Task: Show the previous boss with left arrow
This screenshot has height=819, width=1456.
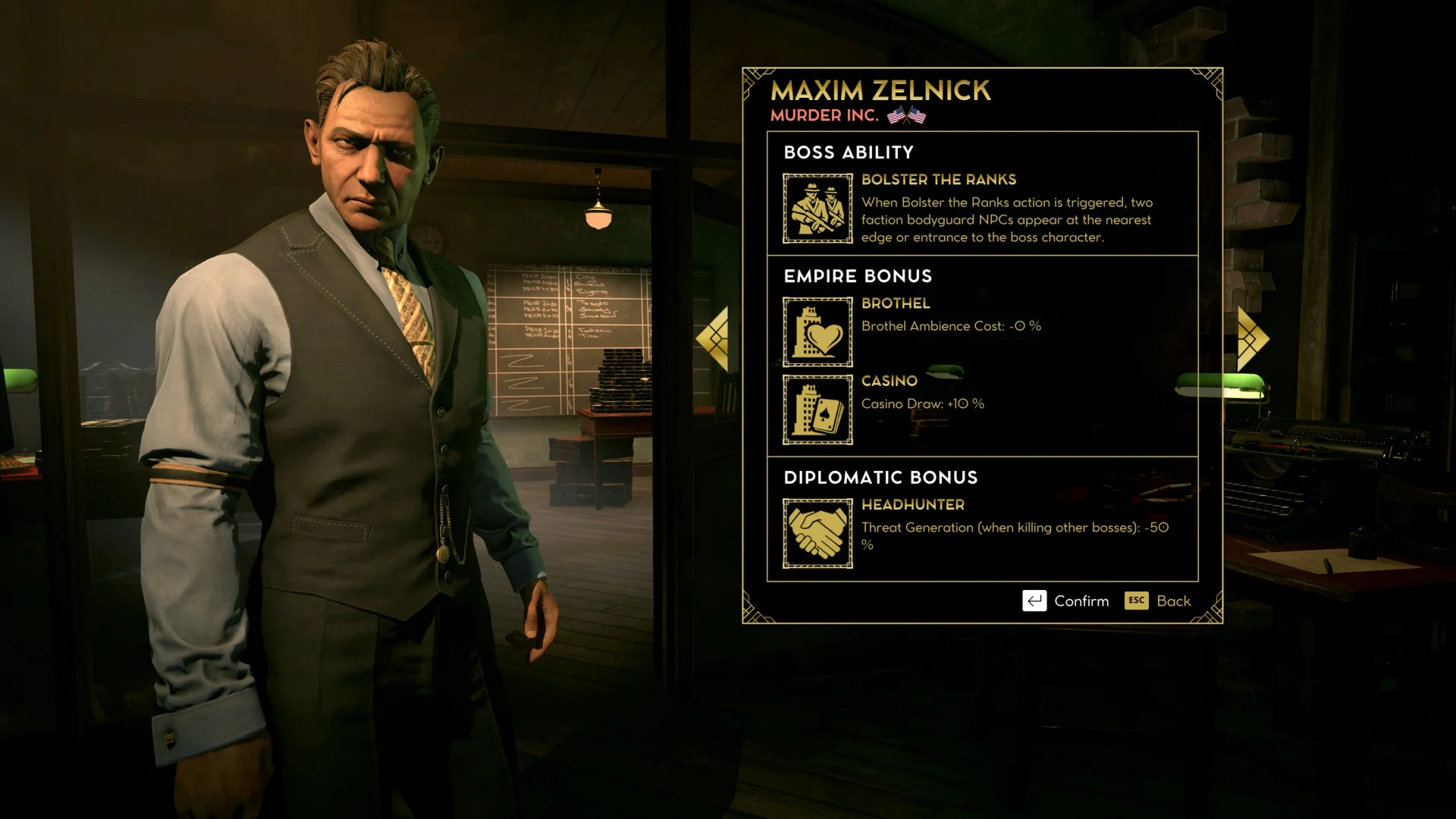Action: (714, 338)
